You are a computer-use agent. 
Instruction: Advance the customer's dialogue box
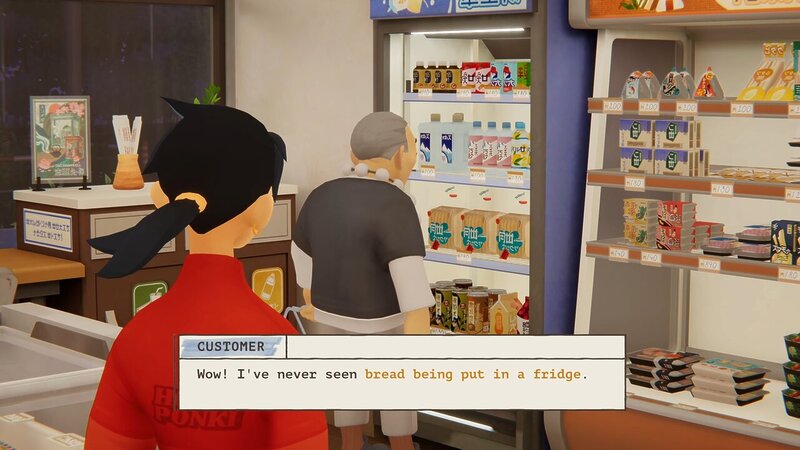(401, 374)
